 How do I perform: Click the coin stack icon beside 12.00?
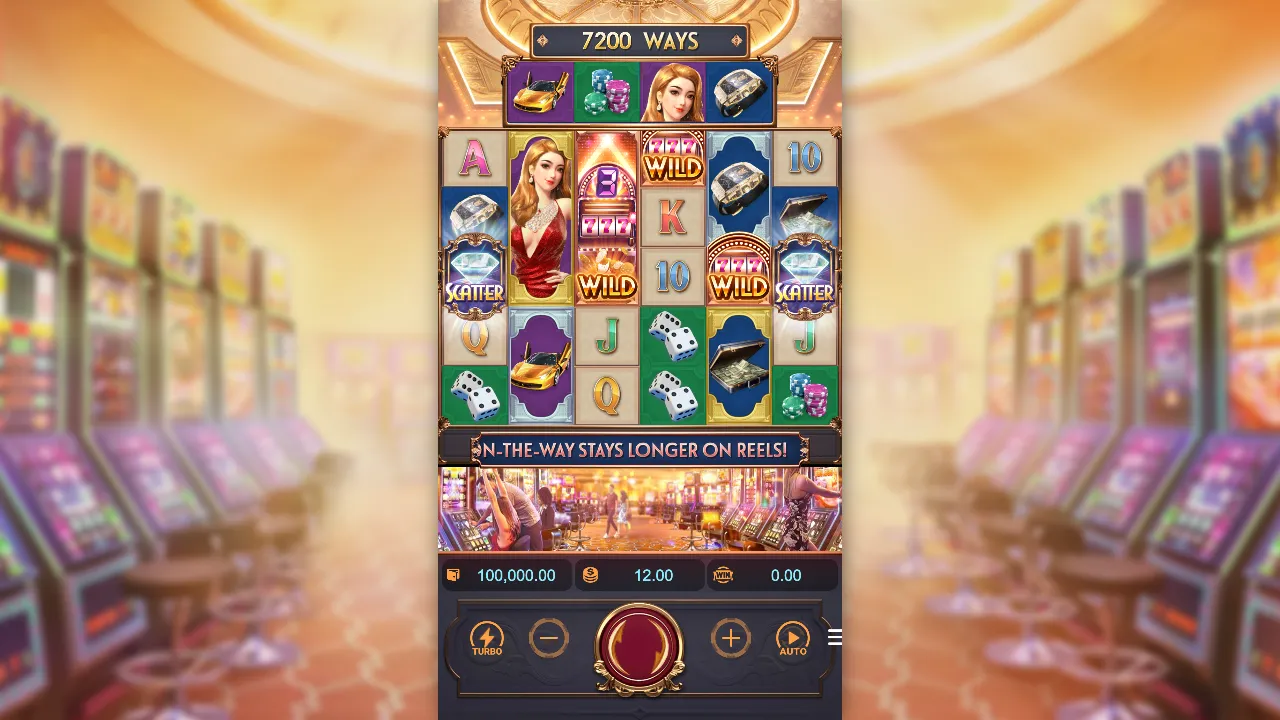click(x=589, y=575)
